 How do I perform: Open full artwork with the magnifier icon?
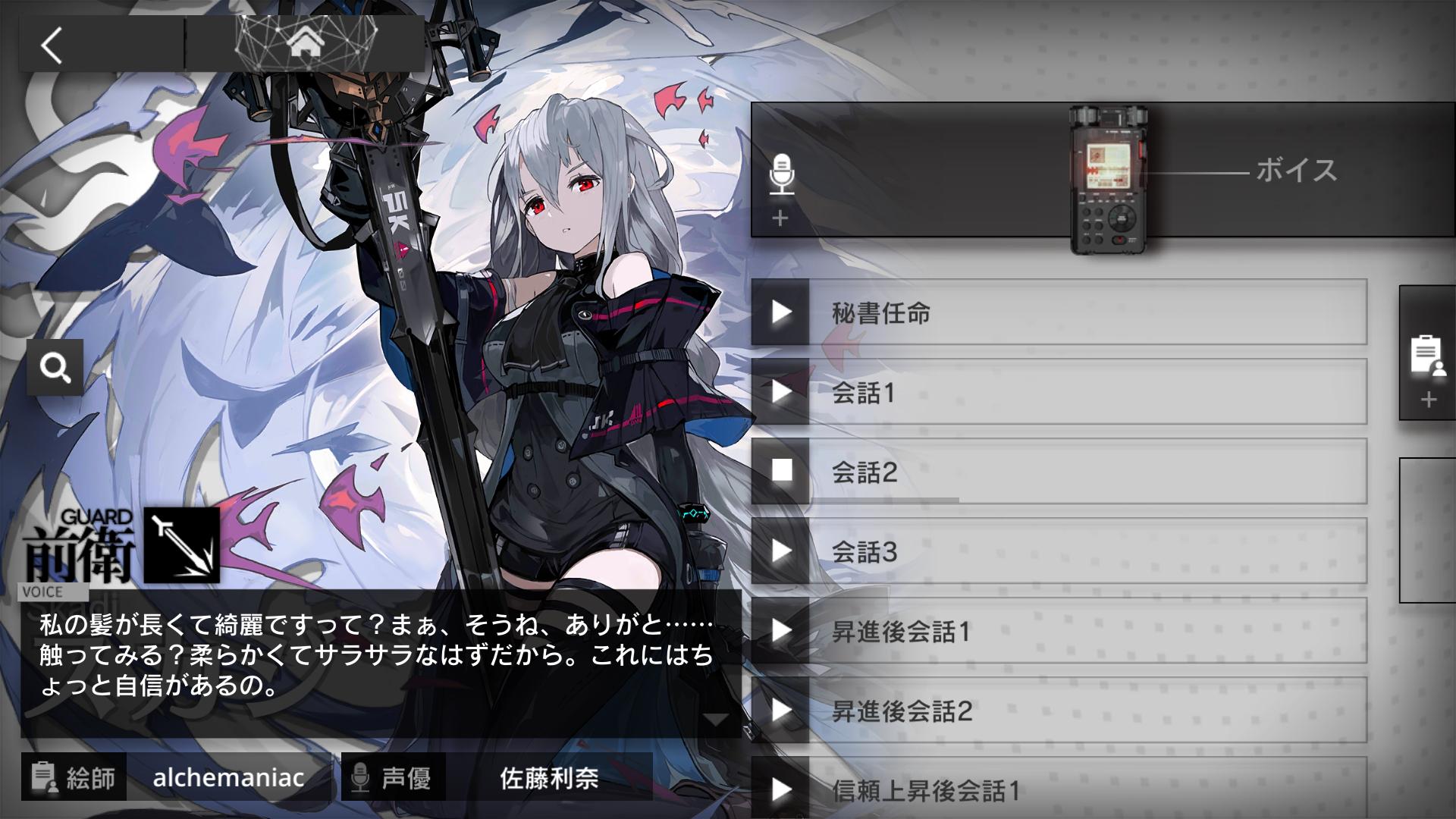(x=54, y=367)
